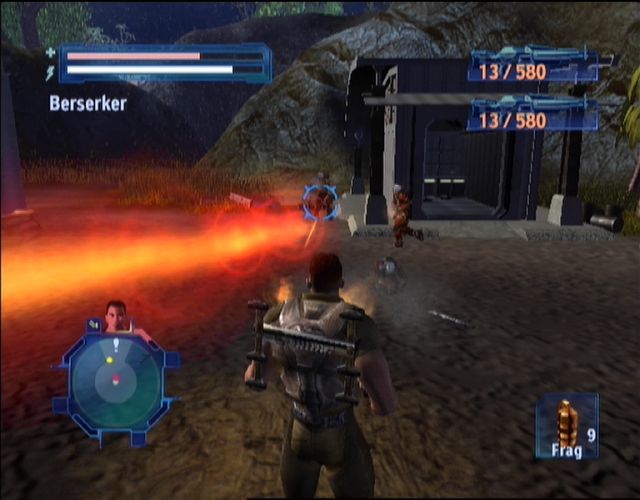The width and height of the screenshot is (640, 500).
Task: Select the Frag grenade slot
Action: [567, 426]
